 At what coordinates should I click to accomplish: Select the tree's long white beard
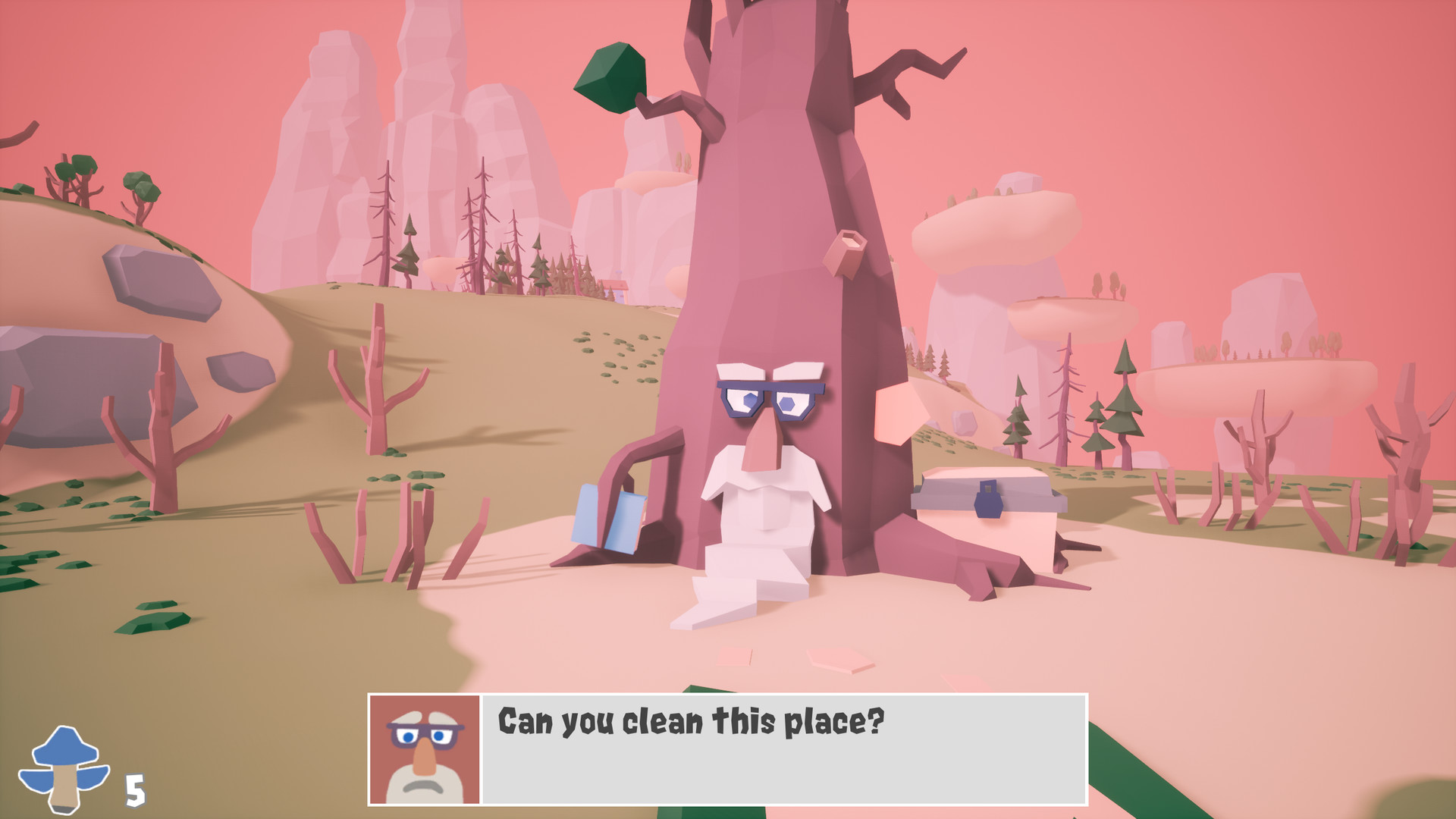click(x=758, y=531)
